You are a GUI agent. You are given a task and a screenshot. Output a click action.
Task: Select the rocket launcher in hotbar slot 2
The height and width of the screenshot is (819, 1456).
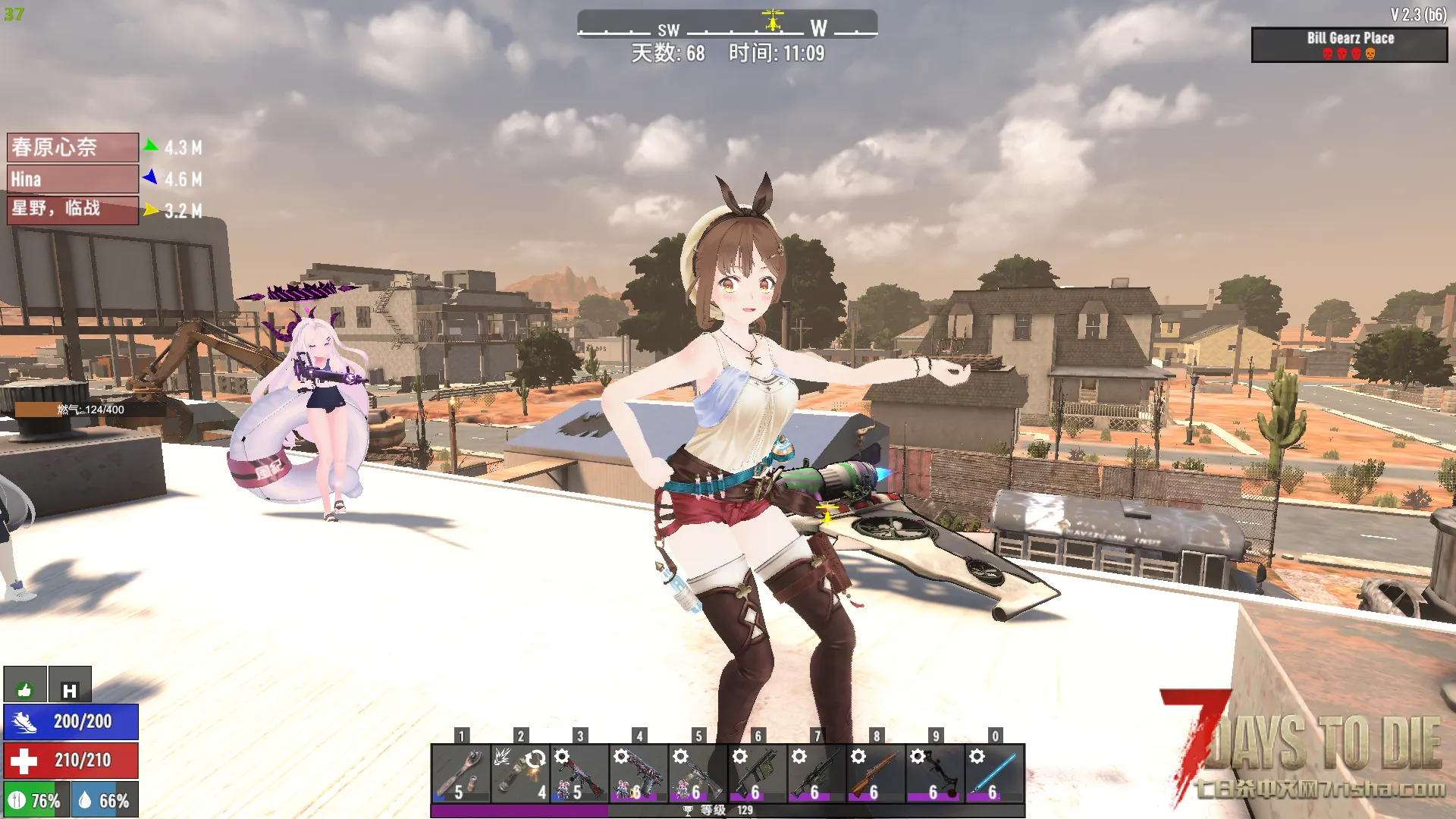point(520,773)
